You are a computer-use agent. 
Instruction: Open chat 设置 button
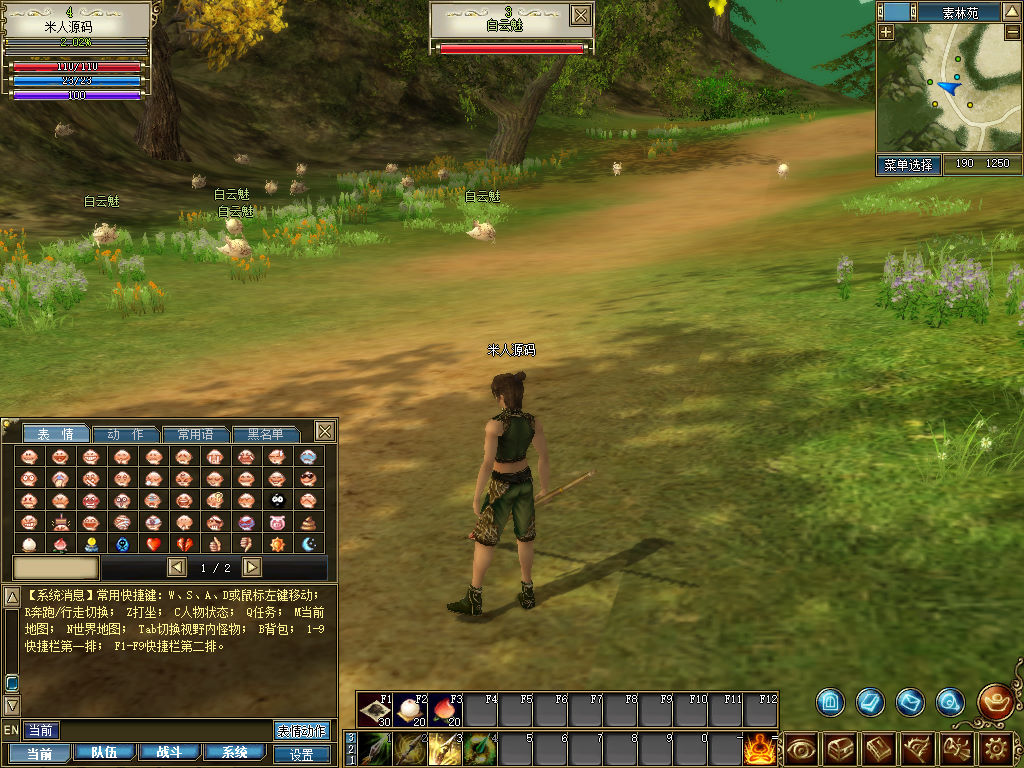[301, 755]
